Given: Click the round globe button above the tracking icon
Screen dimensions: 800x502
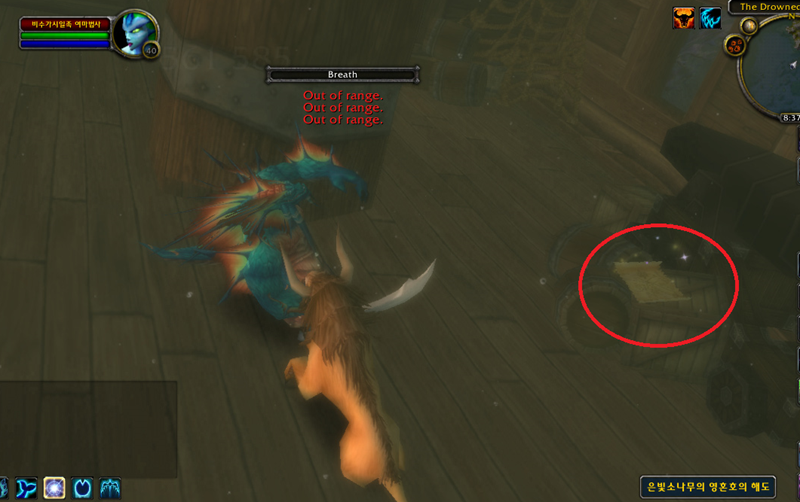Looking at the screenshot, I should (x=749, y=26).
